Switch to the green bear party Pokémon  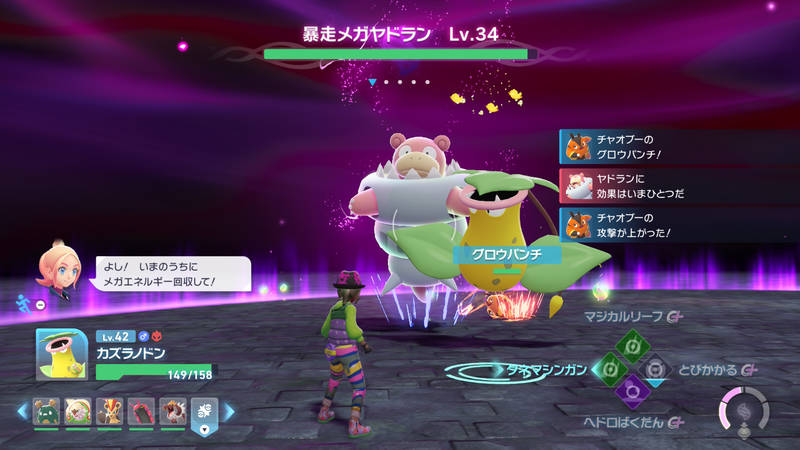[46, 411]
